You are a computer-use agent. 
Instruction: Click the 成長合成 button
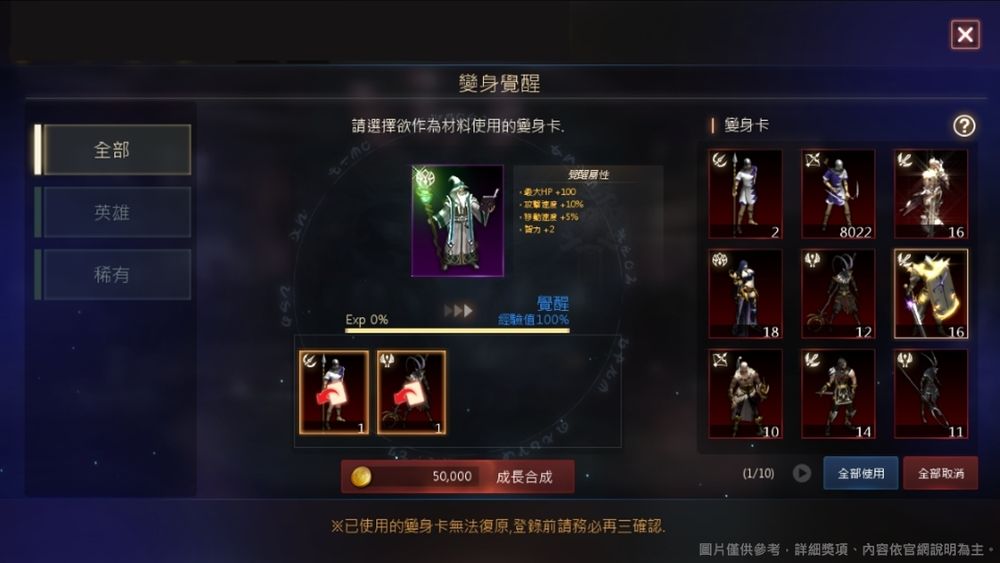458,477
